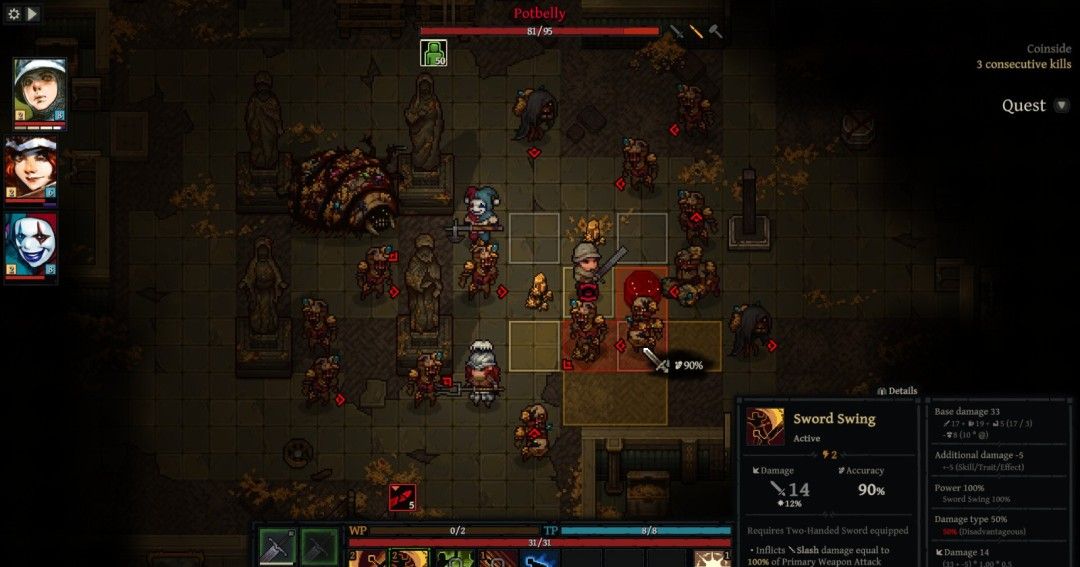Switch to the secondary weapon slot

(x=319, y=546)
